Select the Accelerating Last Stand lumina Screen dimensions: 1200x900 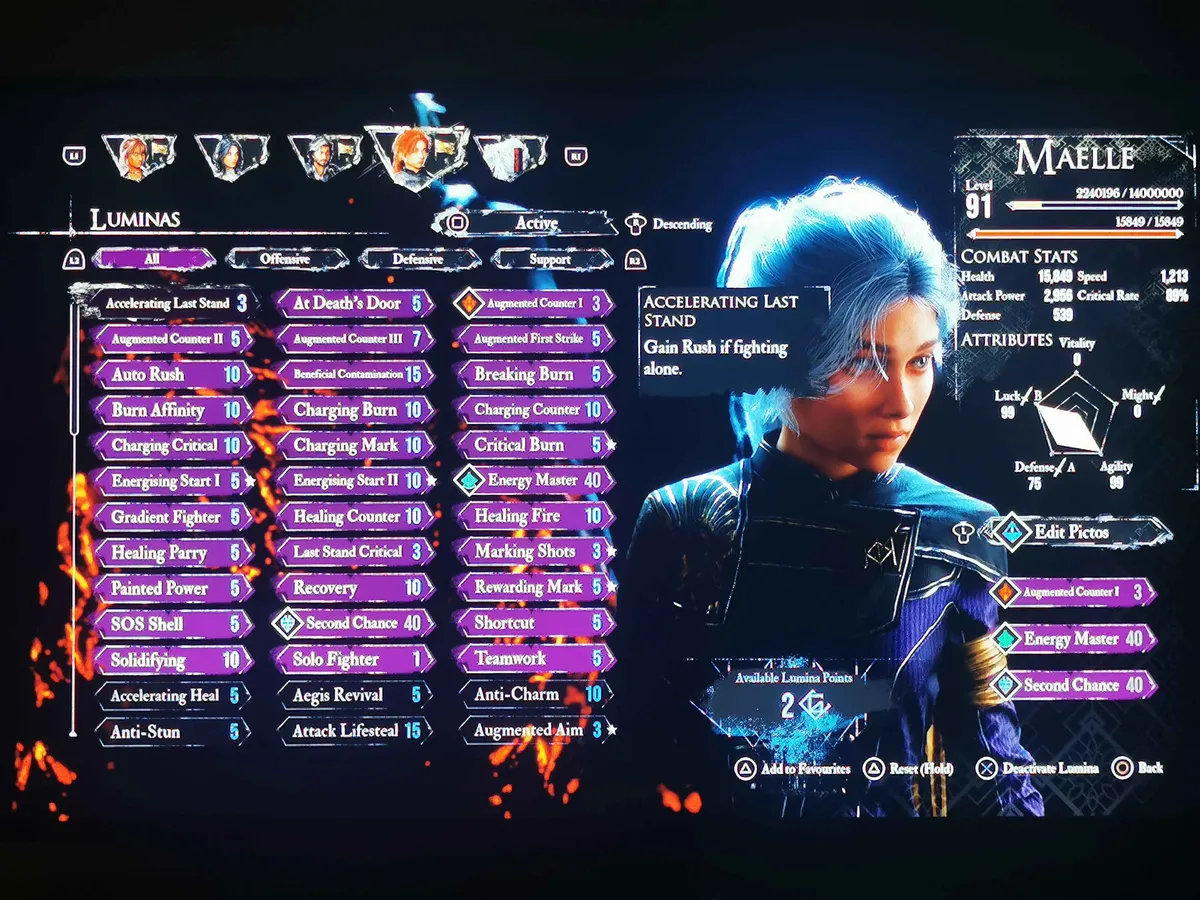[168, 303]
